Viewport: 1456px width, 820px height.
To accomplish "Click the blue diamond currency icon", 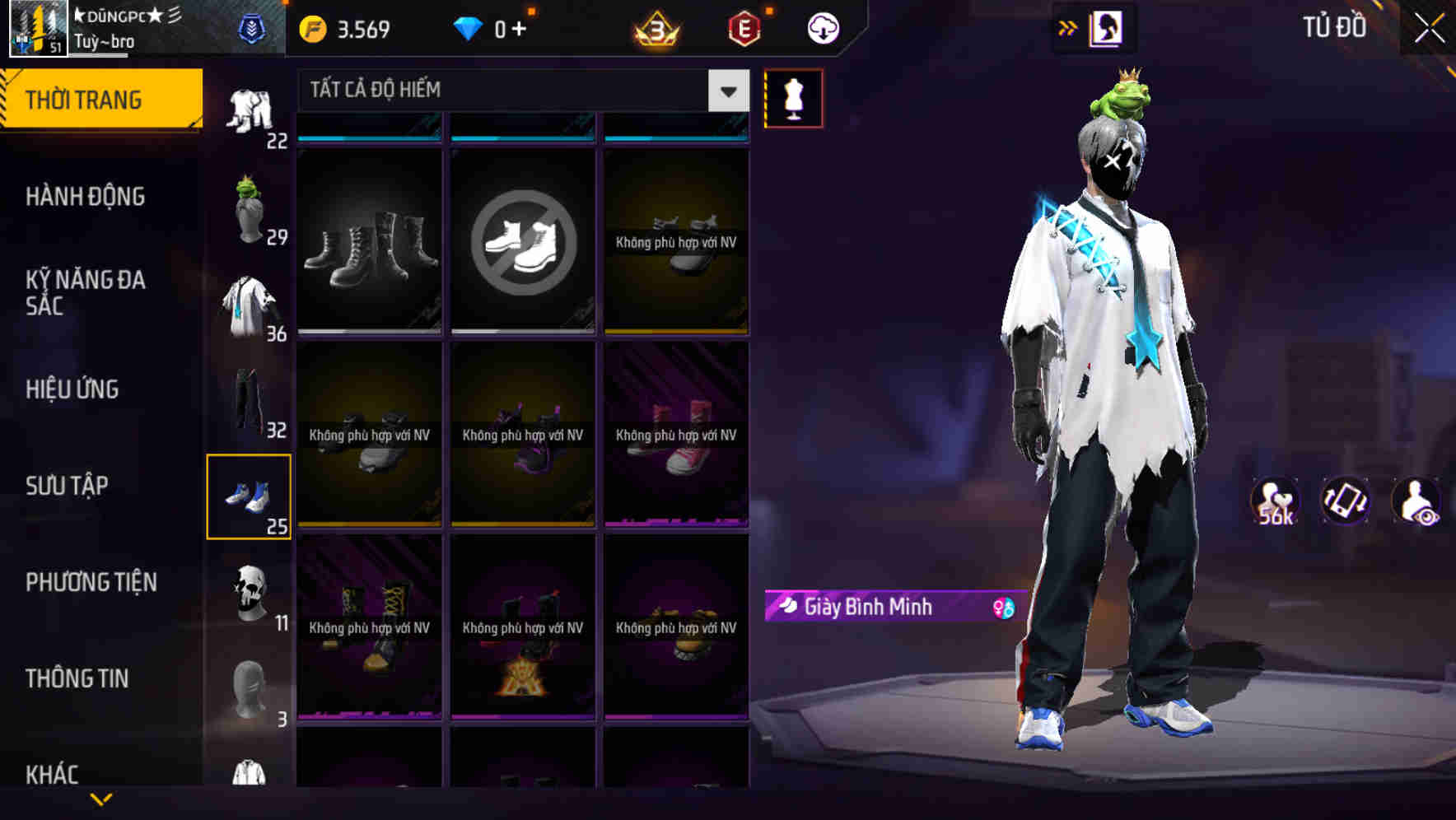I will click(x=469, y=27).
